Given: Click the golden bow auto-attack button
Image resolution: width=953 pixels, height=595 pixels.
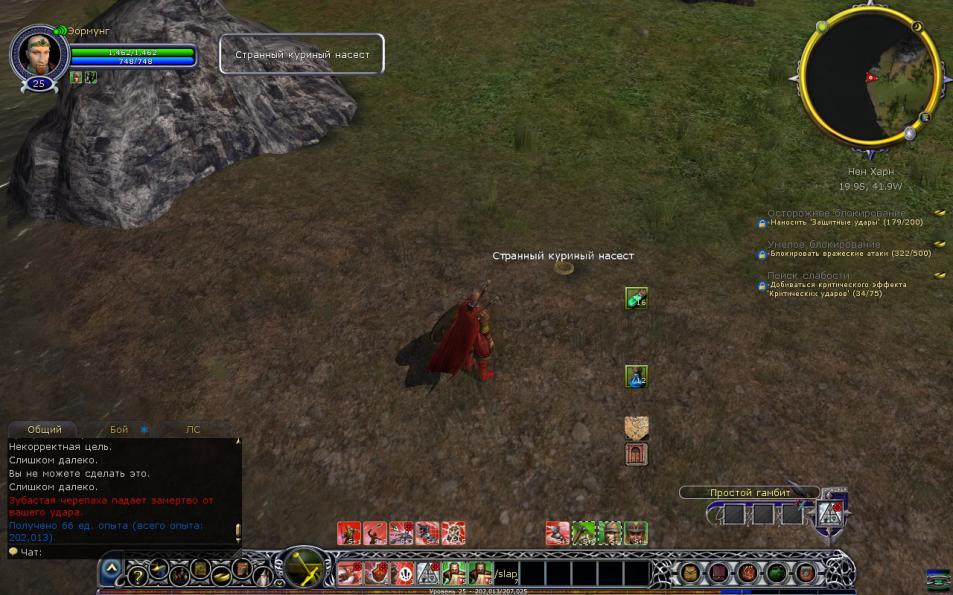Looking at the screenshot, I should [x=303, y=569].
